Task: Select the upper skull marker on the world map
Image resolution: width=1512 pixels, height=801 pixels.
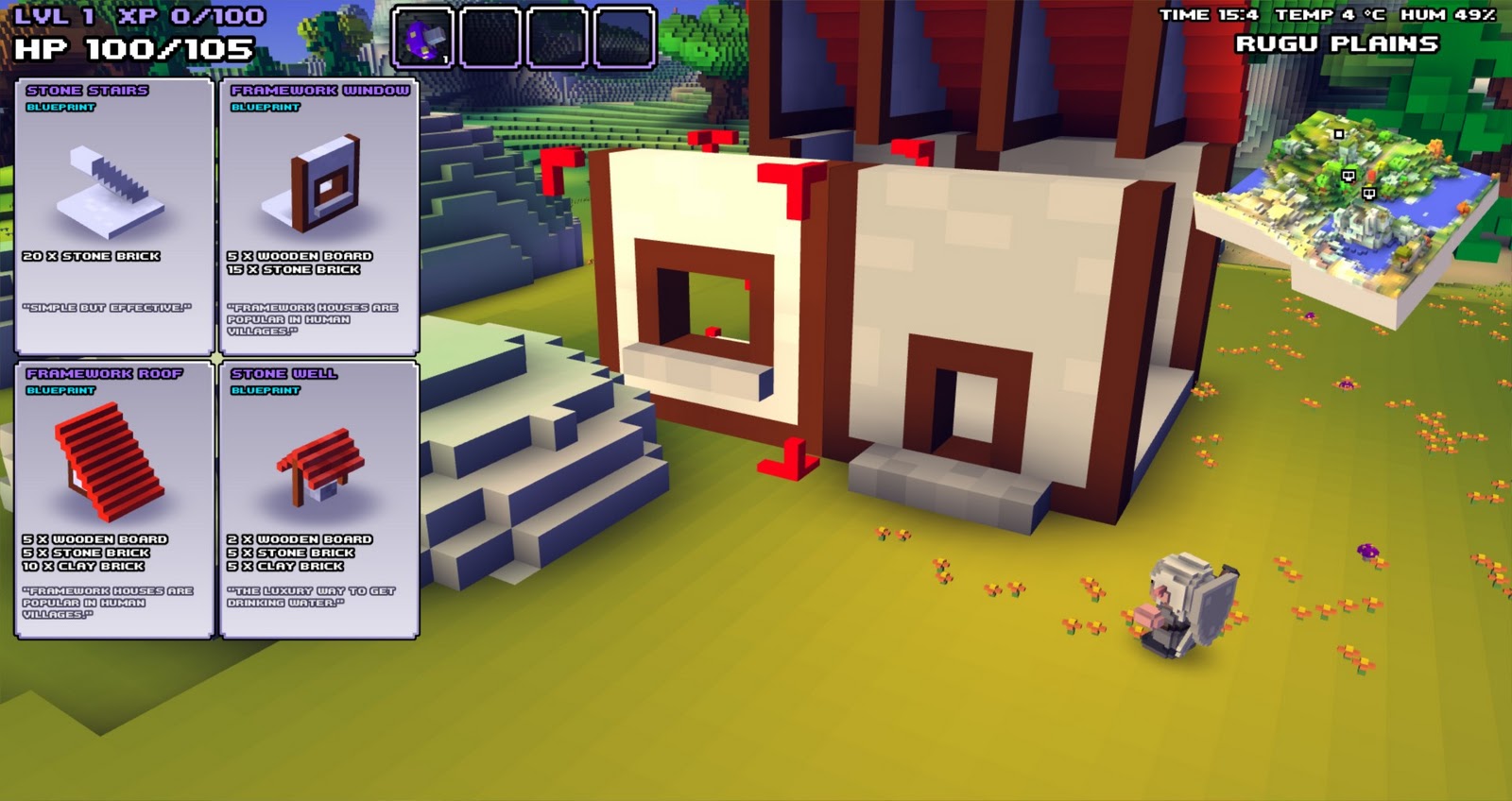Action: [x=1349, y=176]
